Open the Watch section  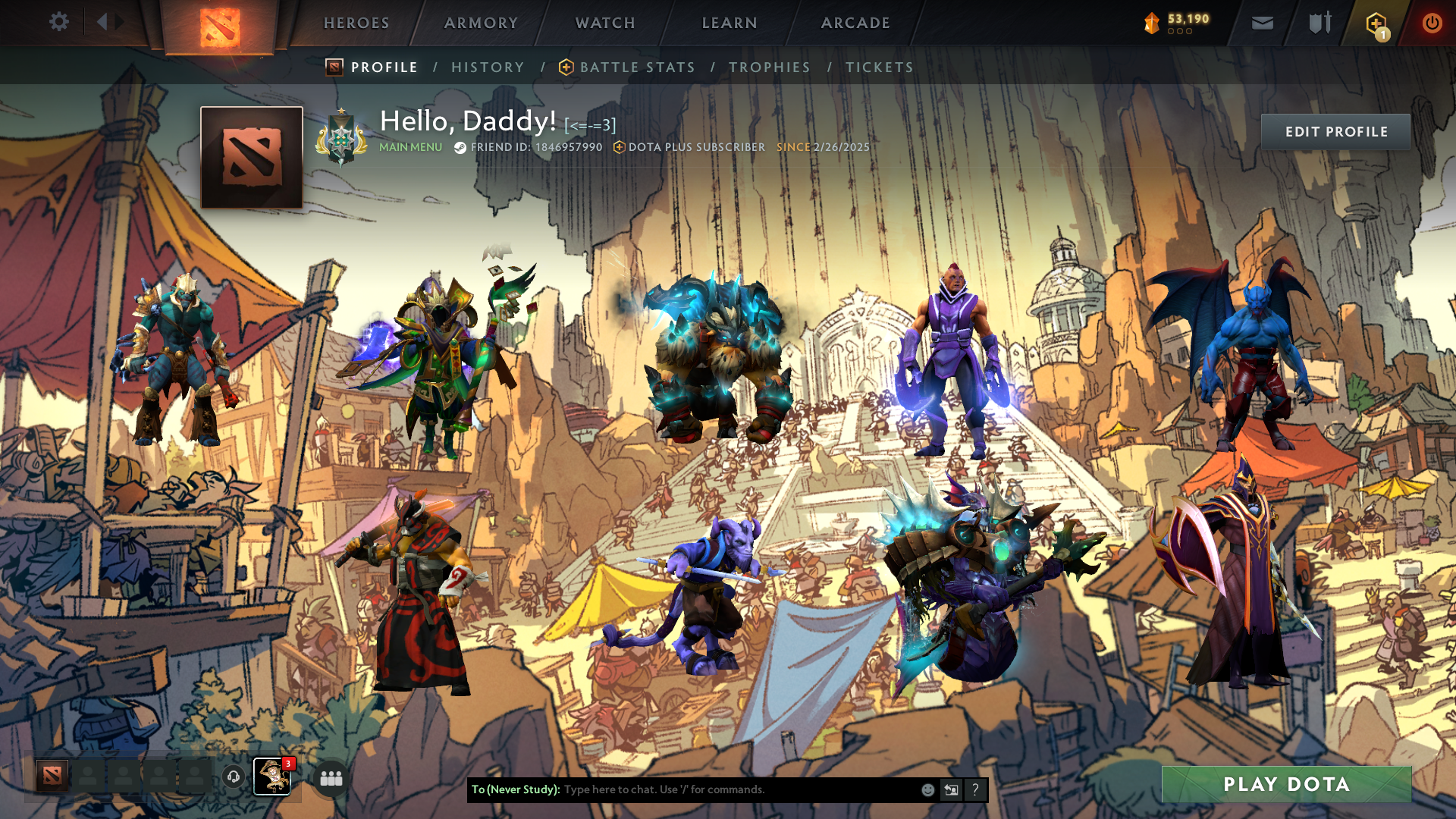coord(605,23)
